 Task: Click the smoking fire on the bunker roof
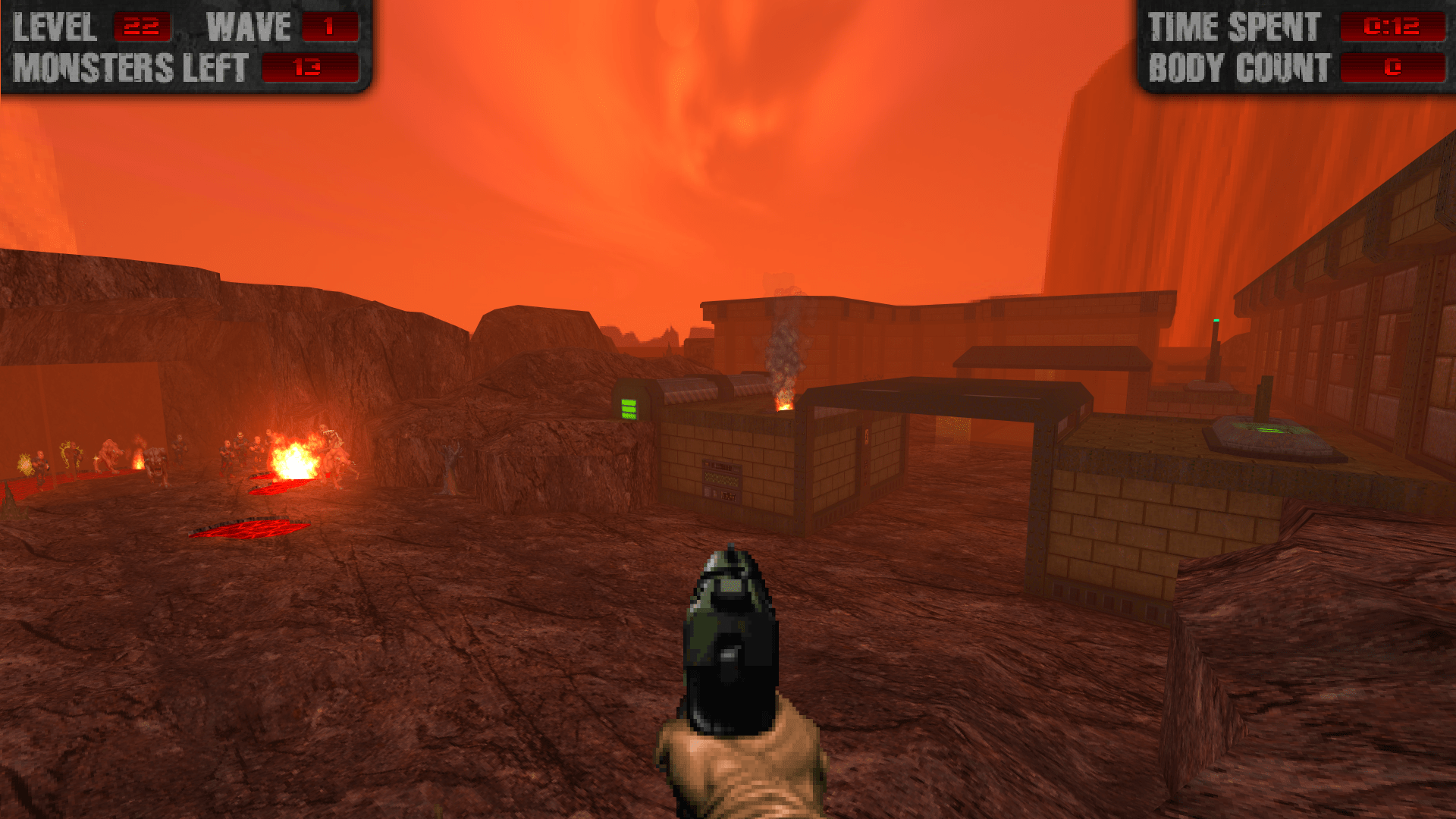point(783,402)
